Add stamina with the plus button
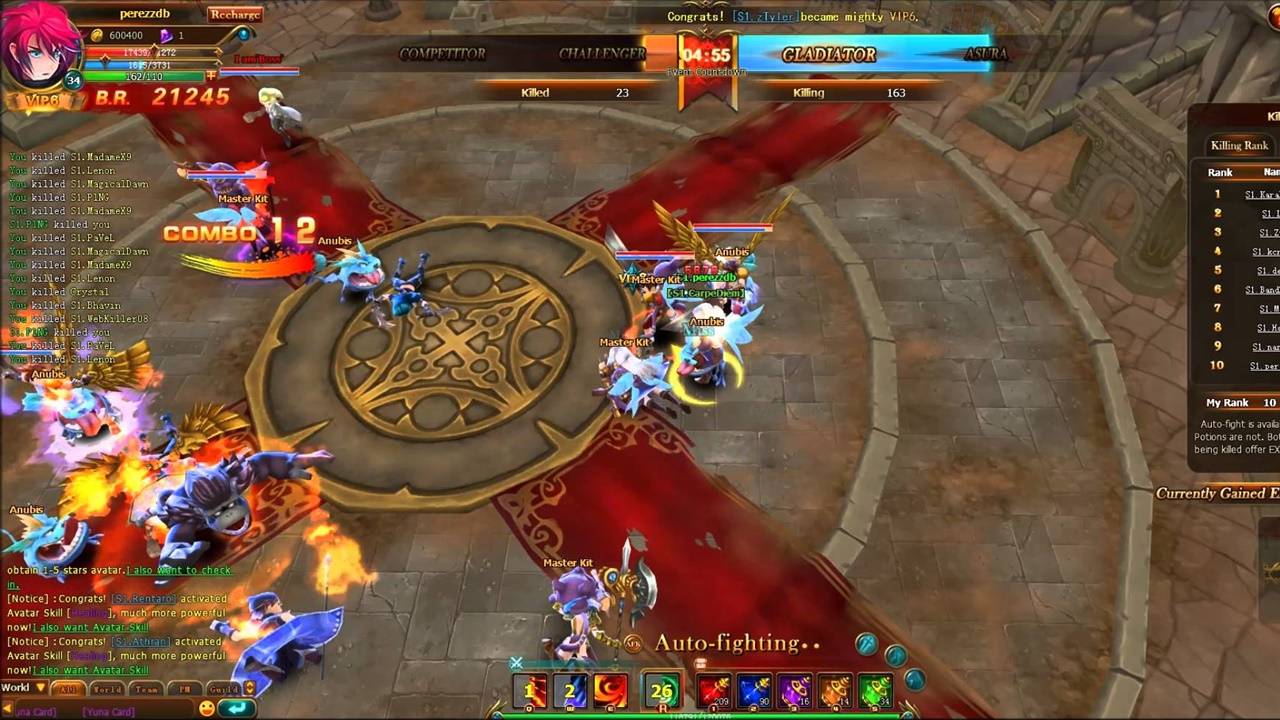The image size is (1280, 720). [211, 76]
